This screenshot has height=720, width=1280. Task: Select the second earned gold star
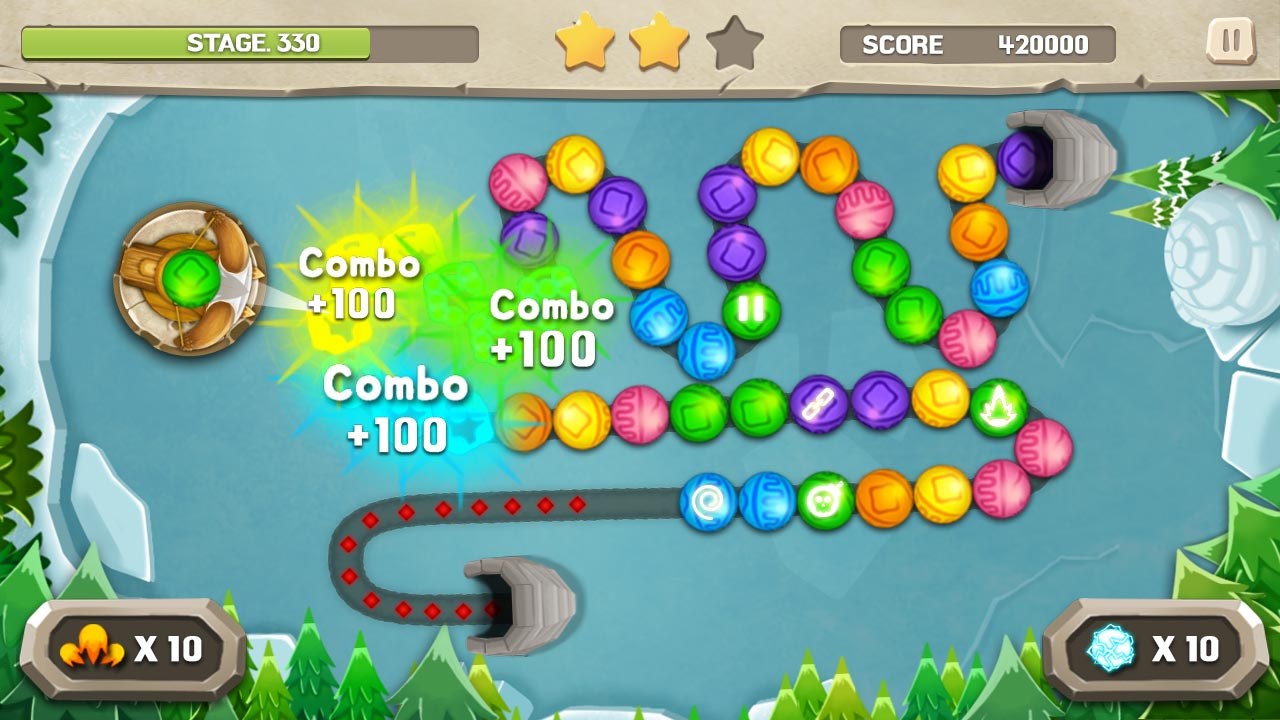pos(660,43)
